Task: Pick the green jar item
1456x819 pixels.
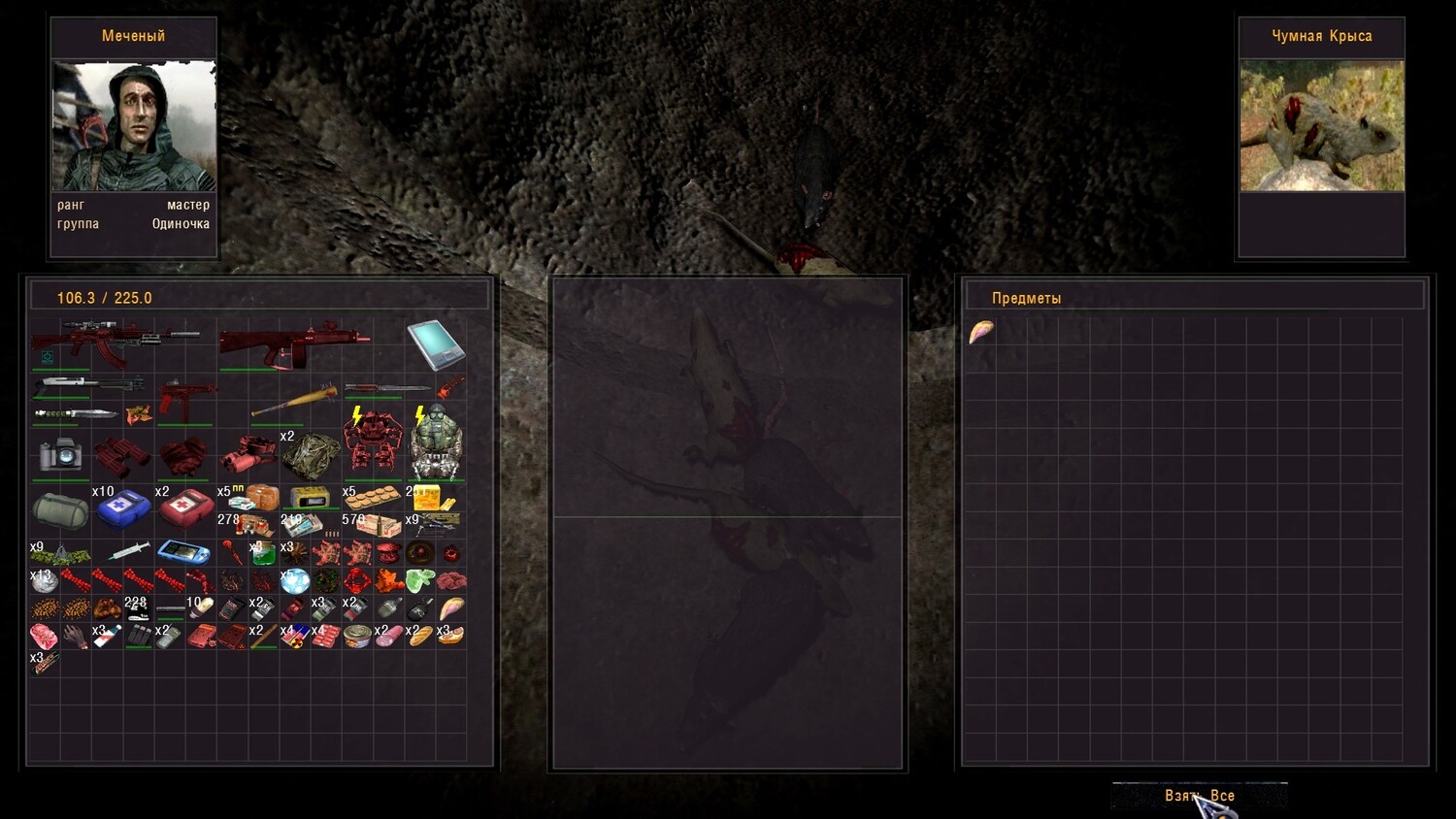Action: pos(263,555)
